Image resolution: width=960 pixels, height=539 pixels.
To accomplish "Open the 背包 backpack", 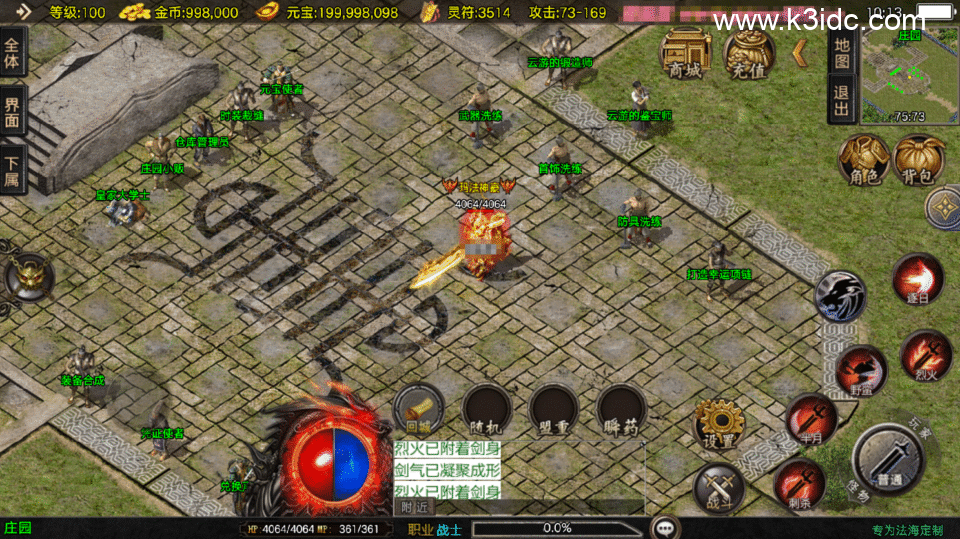I will tap(919, 160).
